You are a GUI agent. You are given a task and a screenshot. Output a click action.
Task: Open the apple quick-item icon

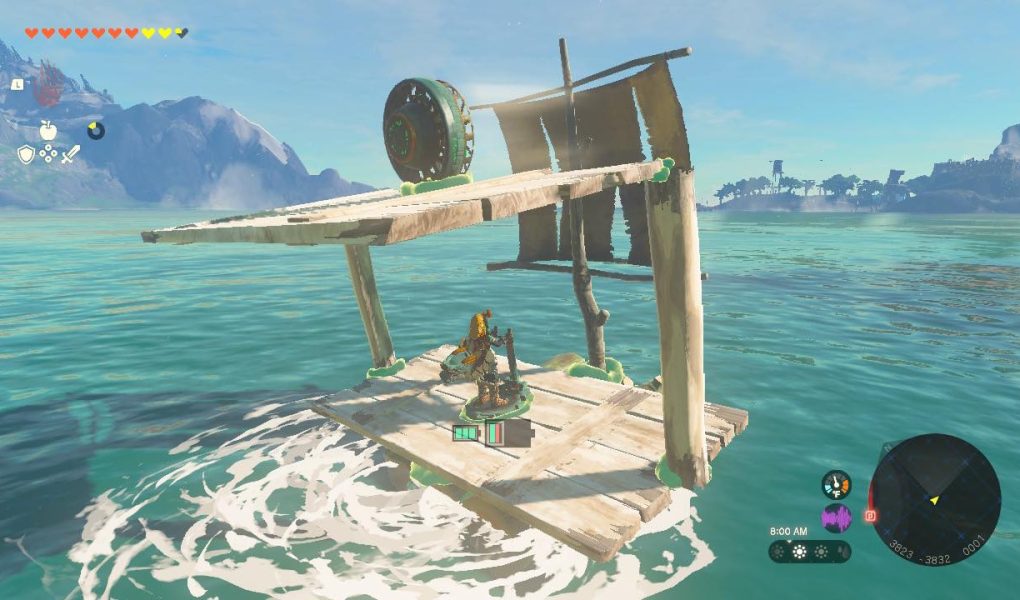(47, 130)
